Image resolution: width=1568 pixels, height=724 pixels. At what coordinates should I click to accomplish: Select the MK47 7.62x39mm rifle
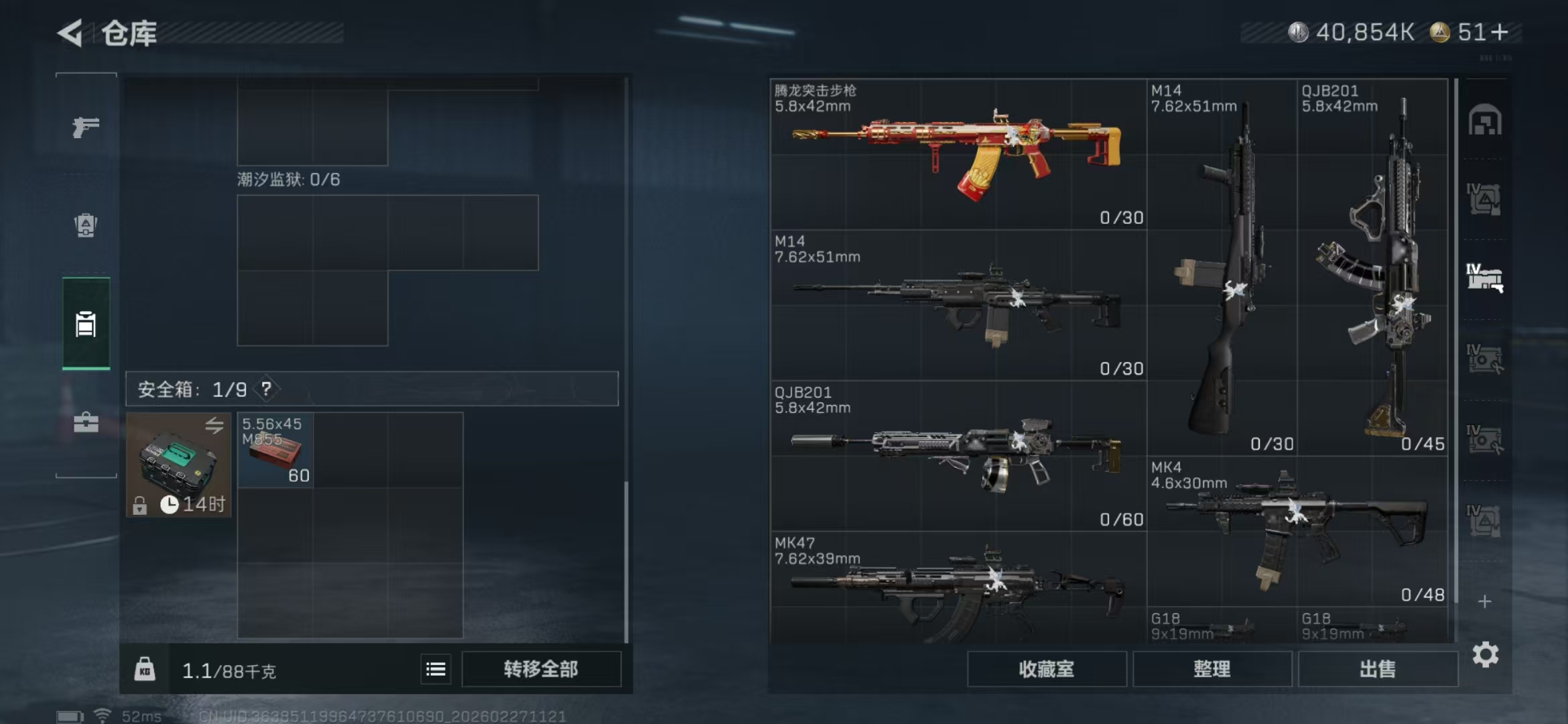[958, 587]
